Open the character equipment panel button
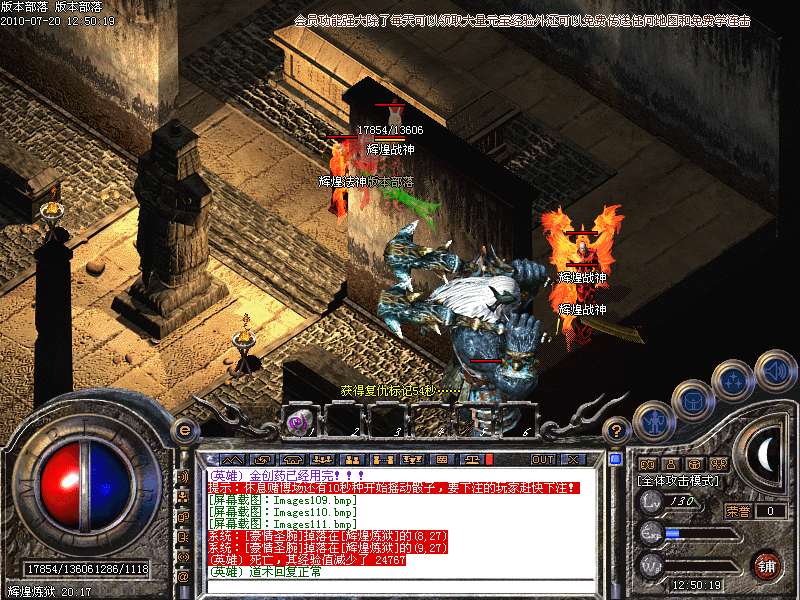Image resolution: width=800 pixels, height=600 pixels. pyautogui.click(x=653, y=421)
